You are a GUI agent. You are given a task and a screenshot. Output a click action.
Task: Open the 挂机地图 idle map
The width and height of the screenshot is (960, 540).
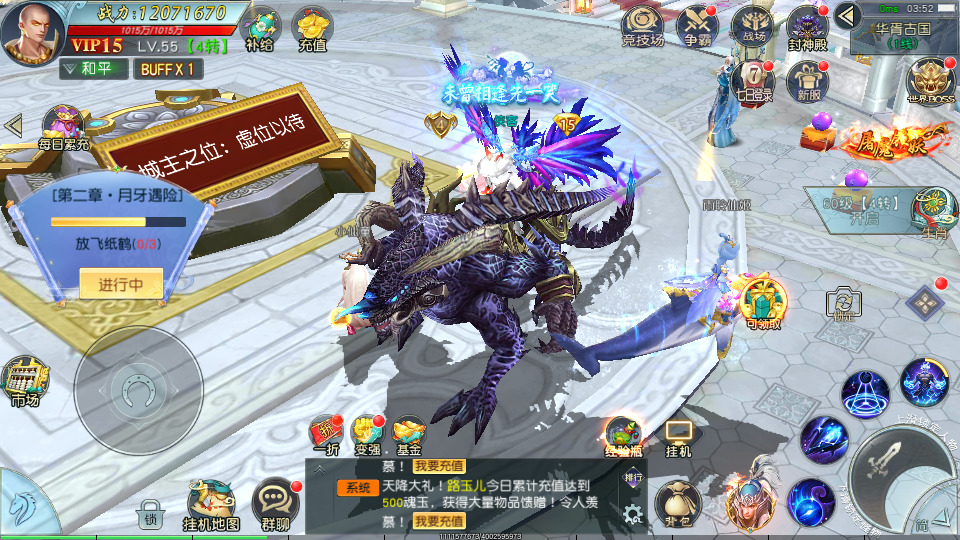click(211, 504)
